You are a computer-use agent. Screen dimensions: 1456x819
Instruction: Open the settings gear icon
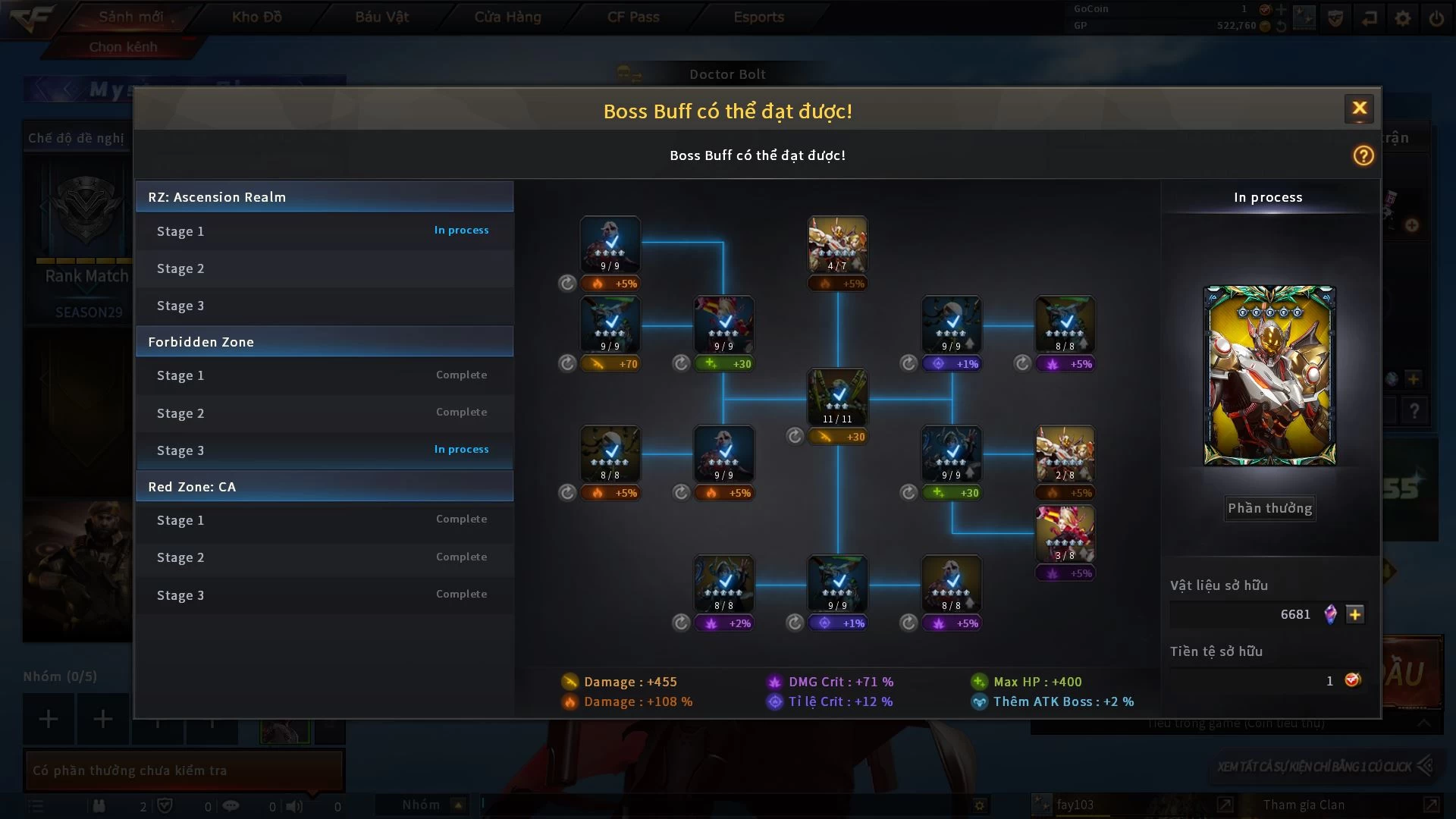pyautogui.click(x=1403, y=17)
